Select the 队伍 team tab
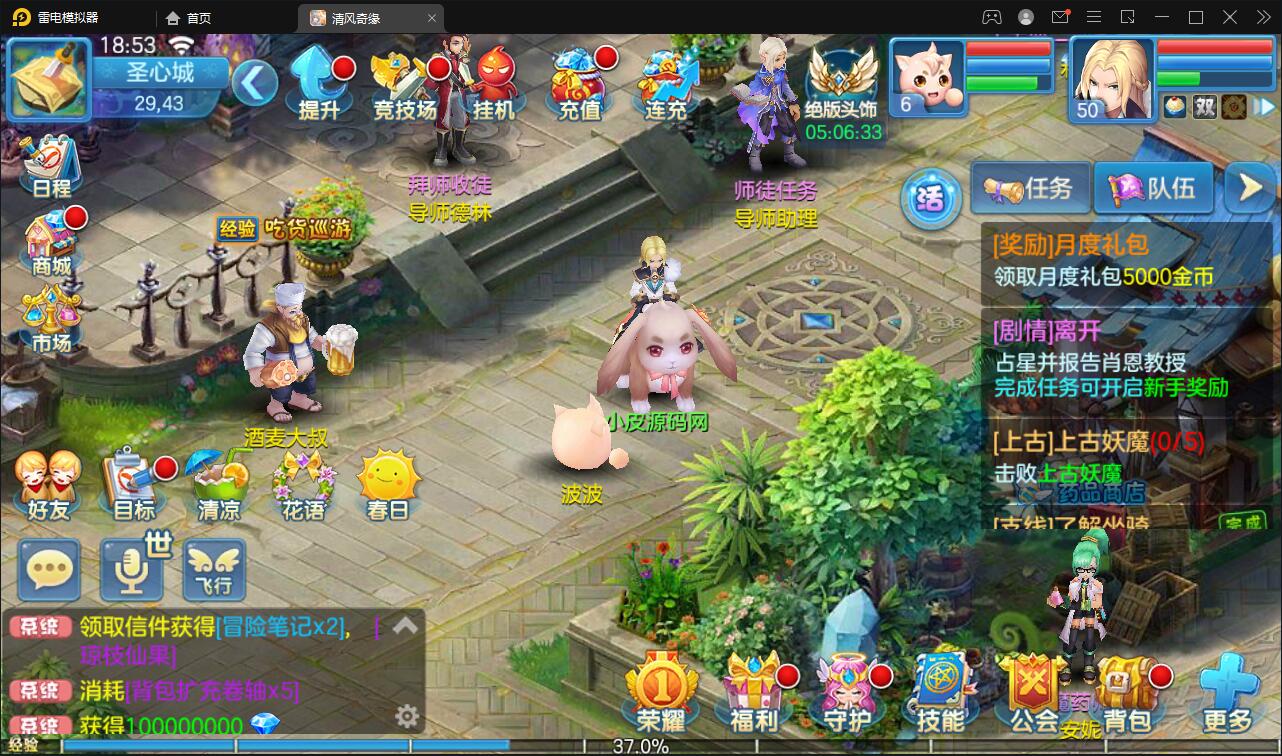The width and height of the screenshot is (1282, 756). pyautogui.click(x=1152, y=188)
